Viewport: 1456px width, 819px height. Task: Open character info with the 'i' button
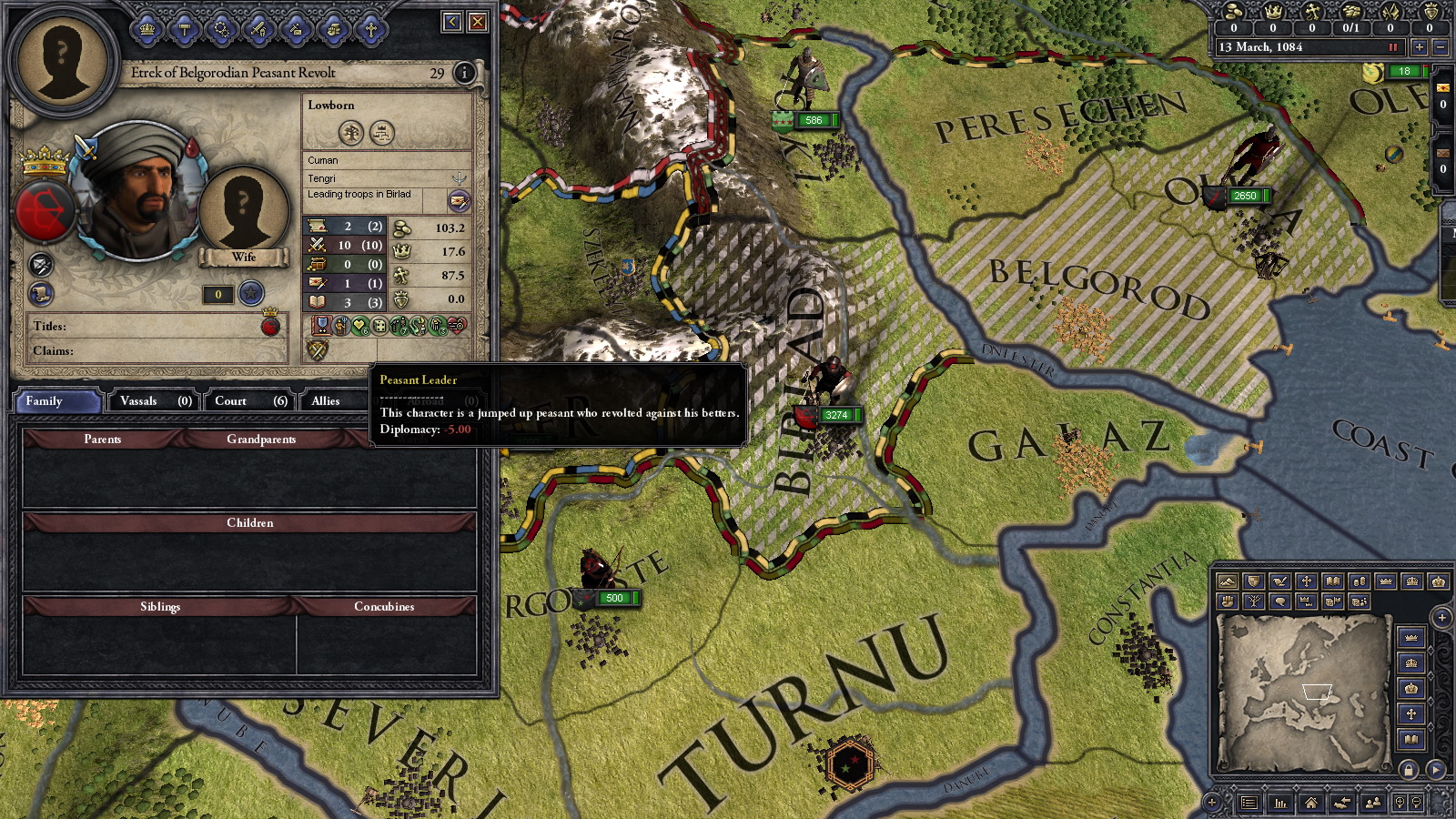tap(464, 73)
